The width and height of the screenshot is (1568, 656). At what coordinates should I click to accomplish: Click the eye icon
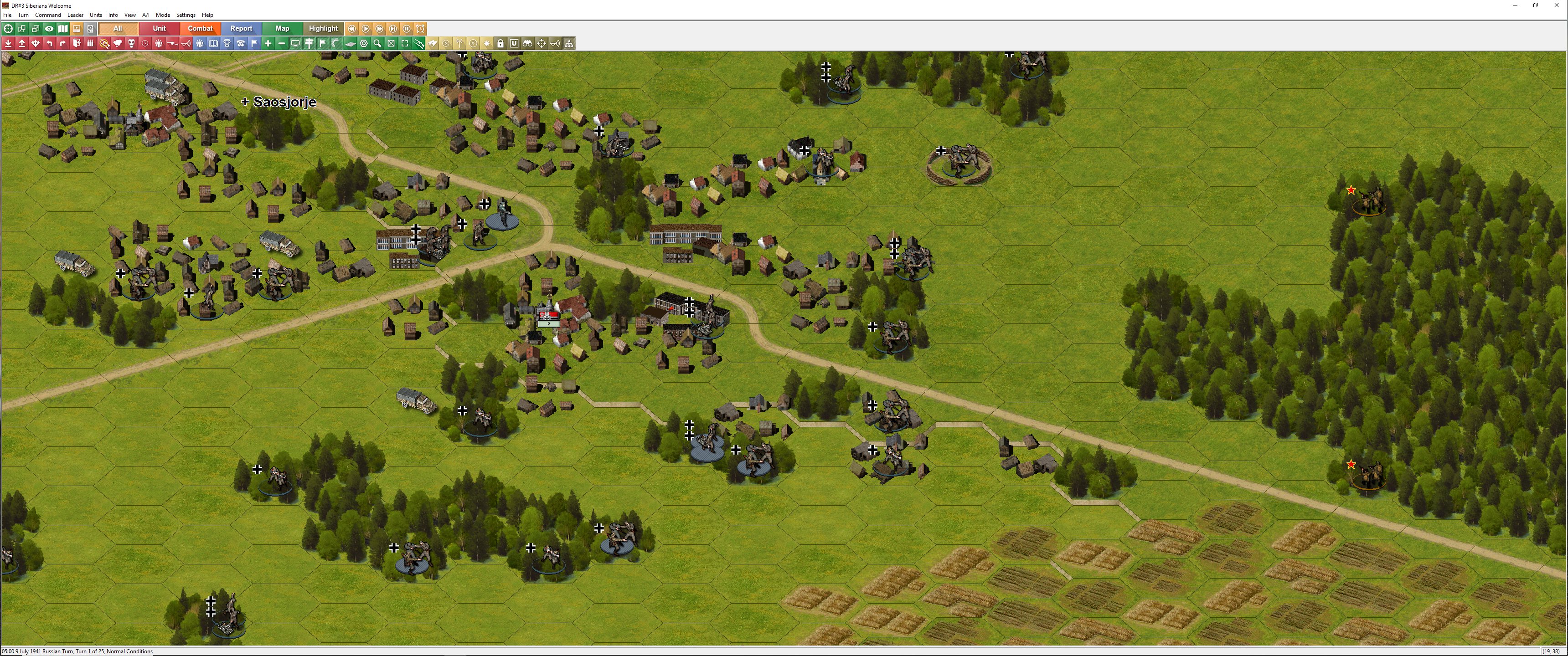pyautogui.click(x=49, y=29)
